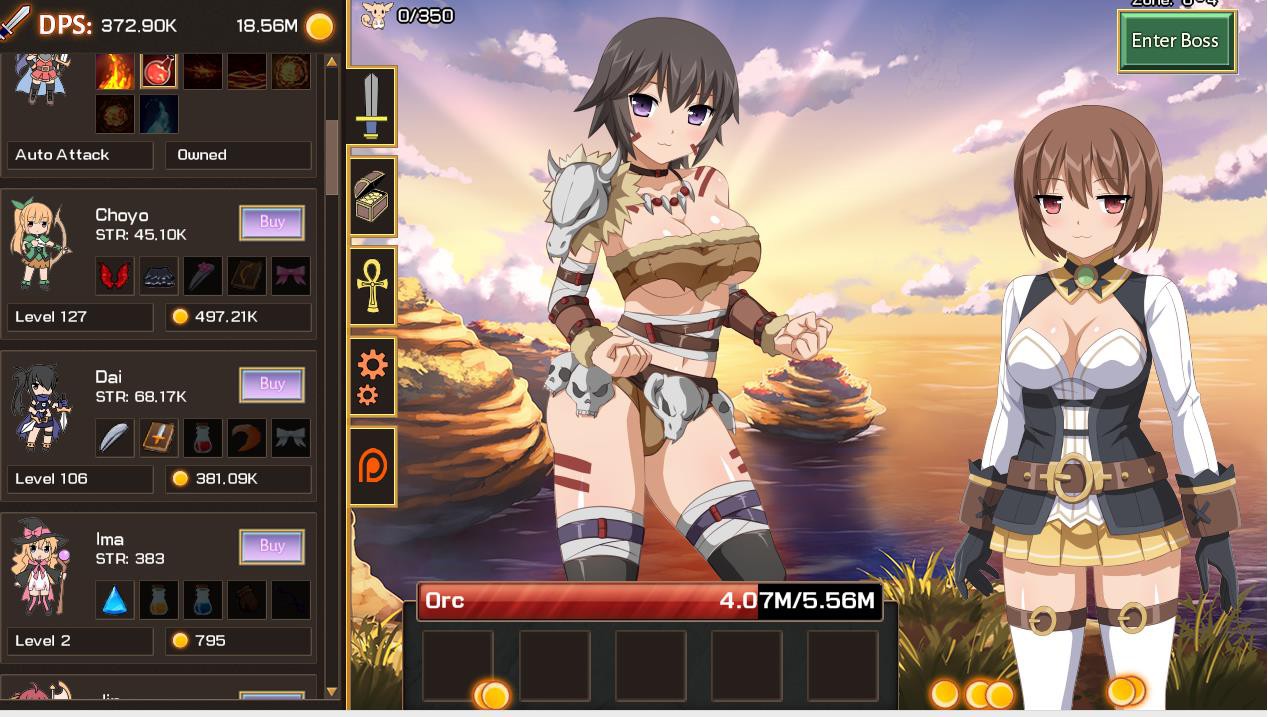Select Dai's orange book skill icon
This screenshot has height=717, width=1268.
[x=159, y=438]
